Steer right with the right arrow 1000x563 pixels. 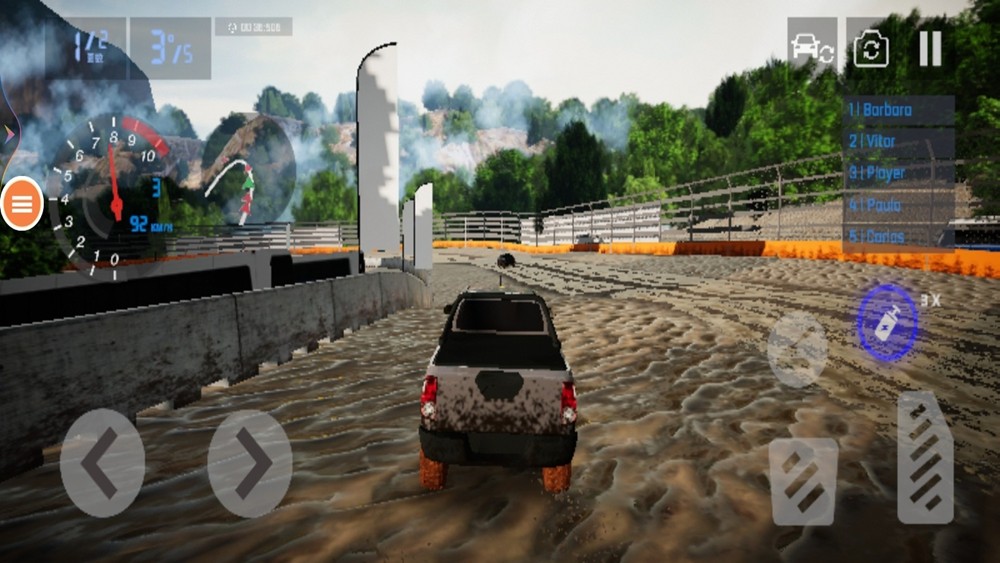[x=250, y=462]
